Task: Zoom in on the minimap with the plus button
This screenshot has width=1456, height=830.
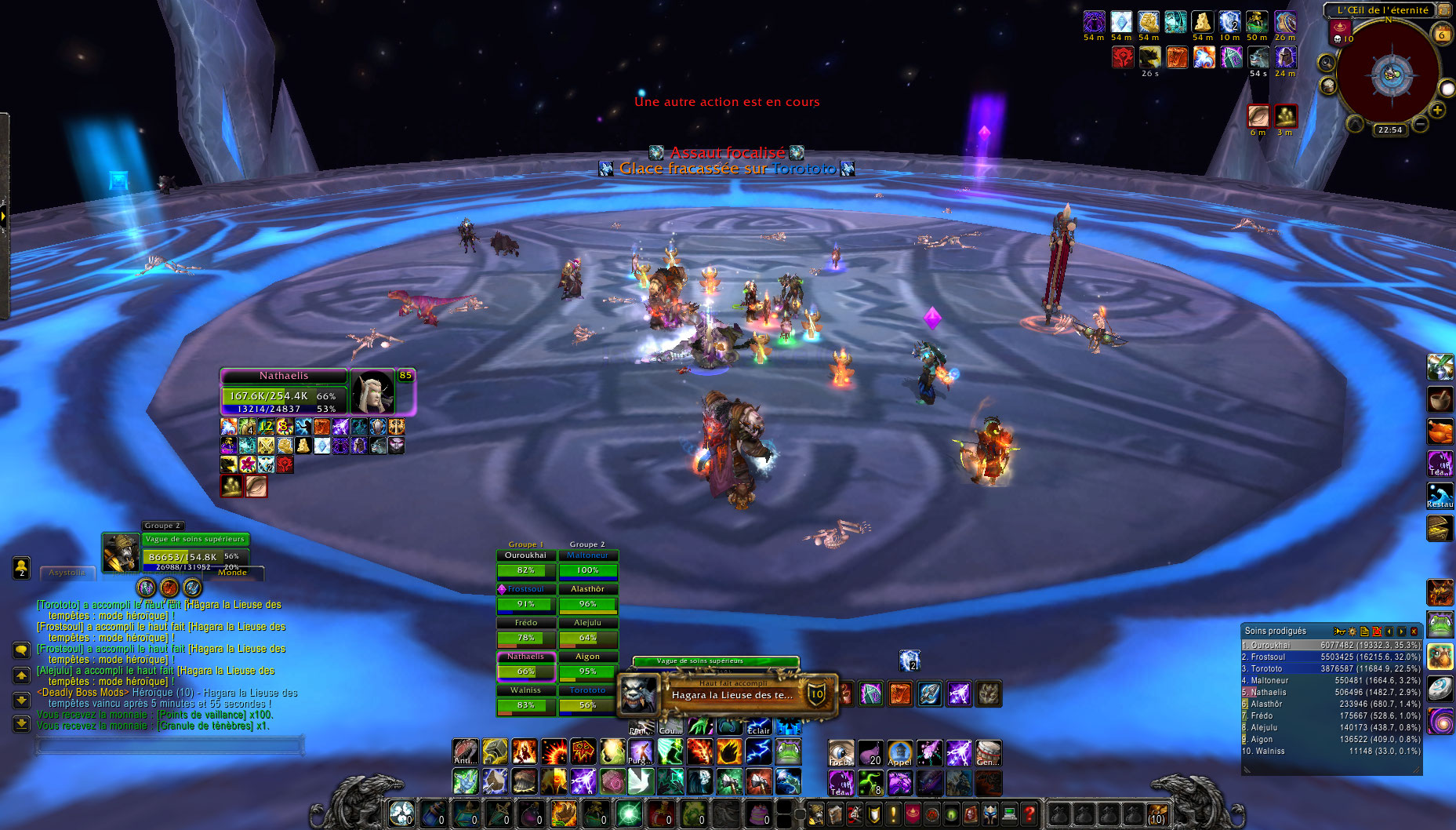Action: point(1437,109)
